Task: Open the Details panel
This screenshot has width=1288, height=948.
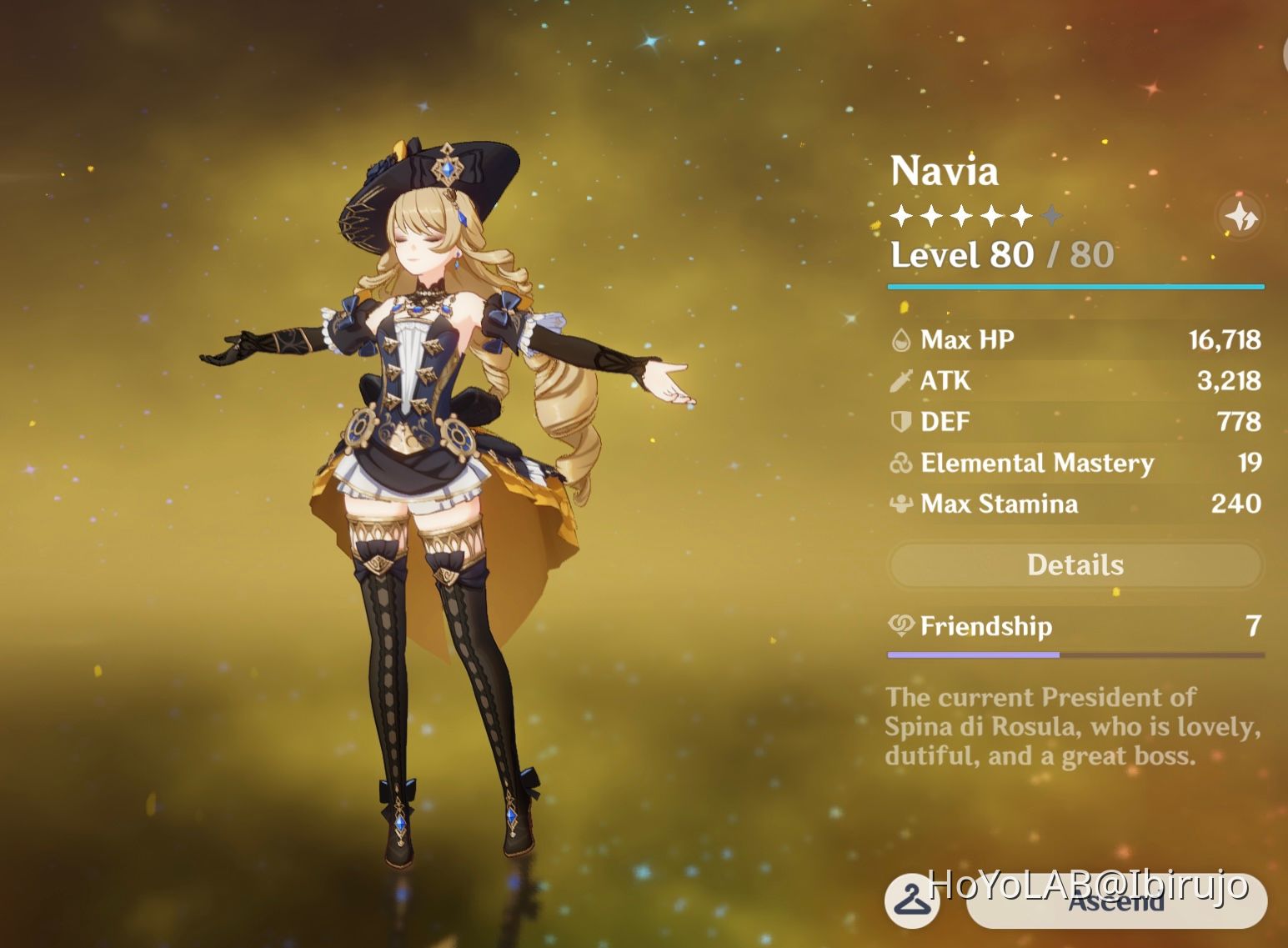Action: [1074, 564]
